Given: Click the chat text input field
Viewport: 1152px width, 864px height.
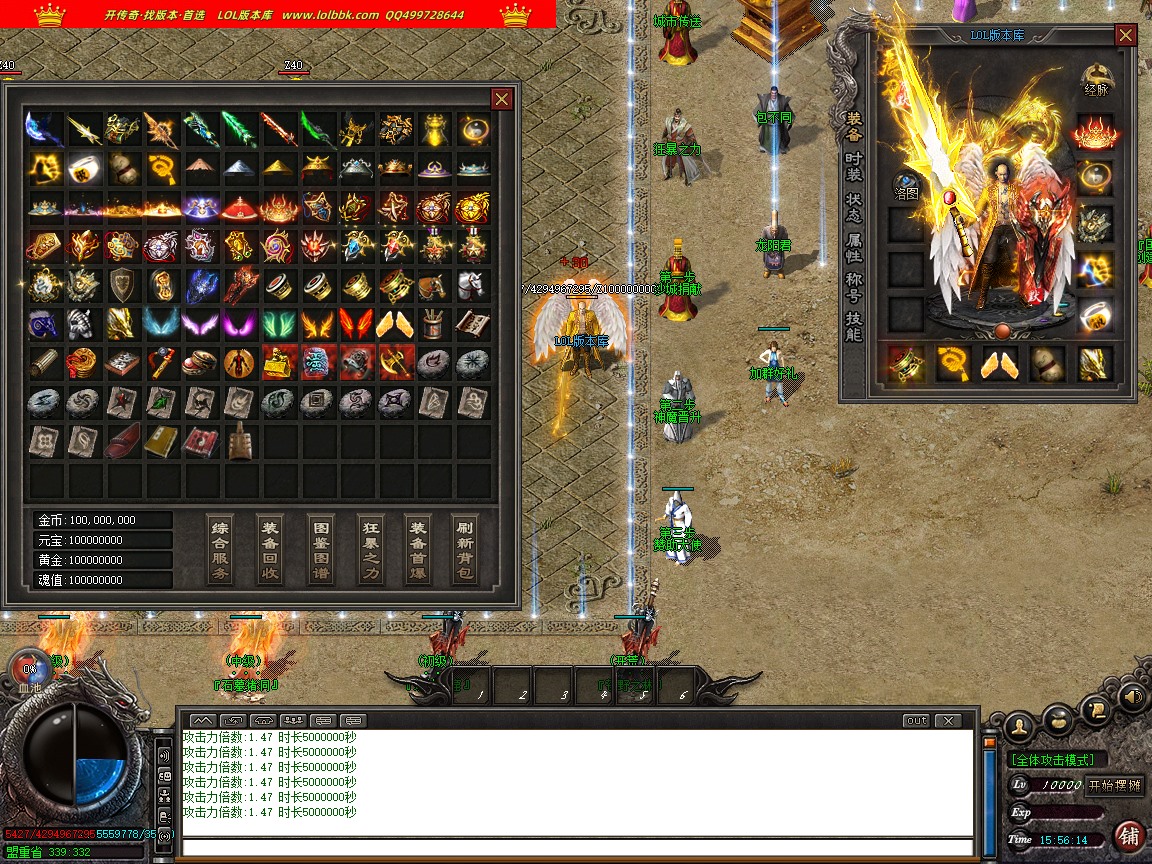Looking at the screenshot, I should point(577,848).
